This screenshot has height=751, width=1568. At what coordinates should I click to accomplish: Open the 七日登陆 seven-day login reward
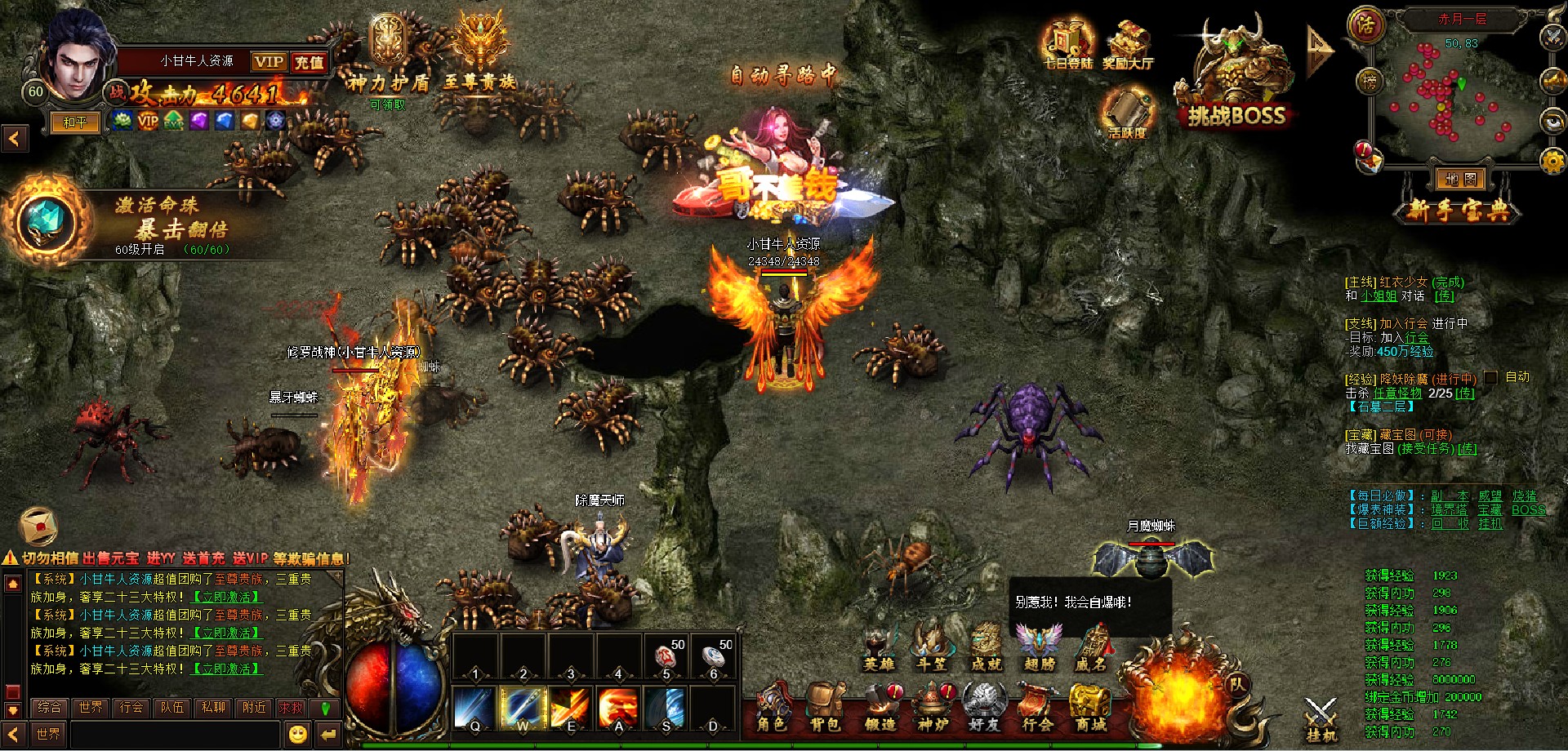(x=1067, y=45)
